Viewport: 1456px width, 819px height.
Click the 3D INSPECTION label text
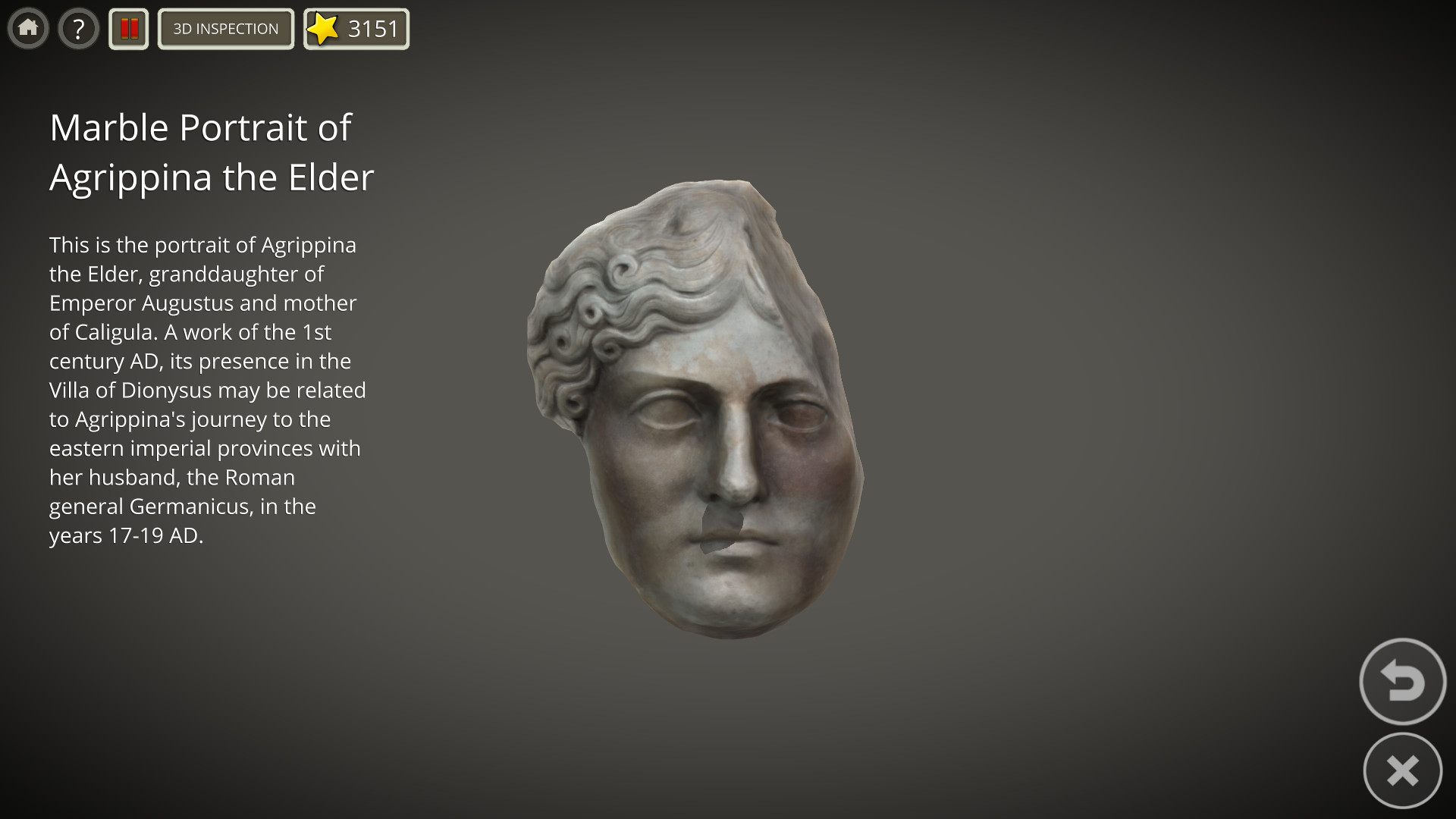coord(225,29)
